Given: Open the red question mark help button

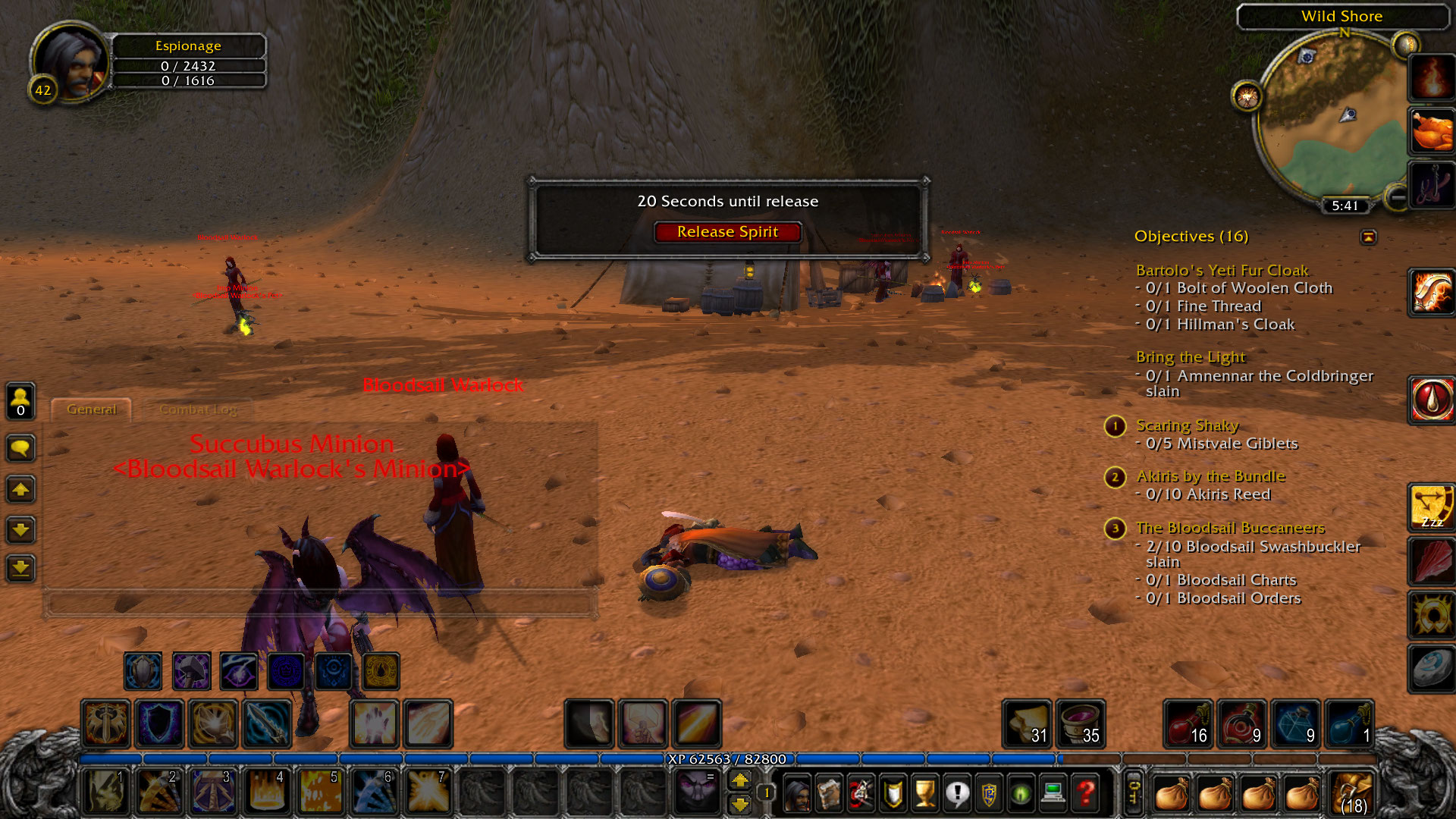Looking at the screenshot, I should coord(1086,794).
